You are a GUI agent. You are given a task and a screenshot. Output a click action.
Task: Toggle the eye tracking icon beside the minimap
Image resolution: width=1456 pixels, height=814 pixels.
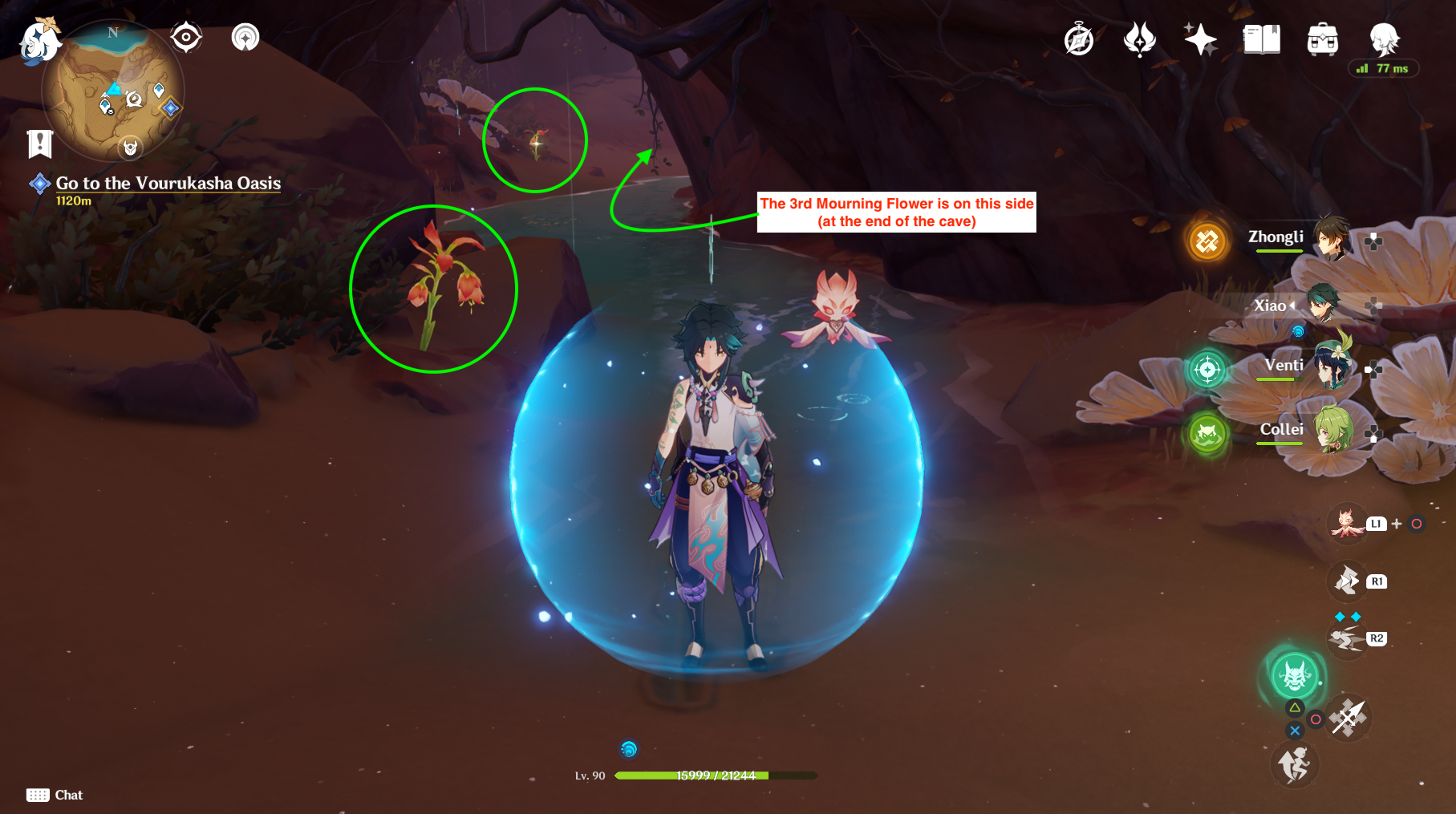[186, 35]
